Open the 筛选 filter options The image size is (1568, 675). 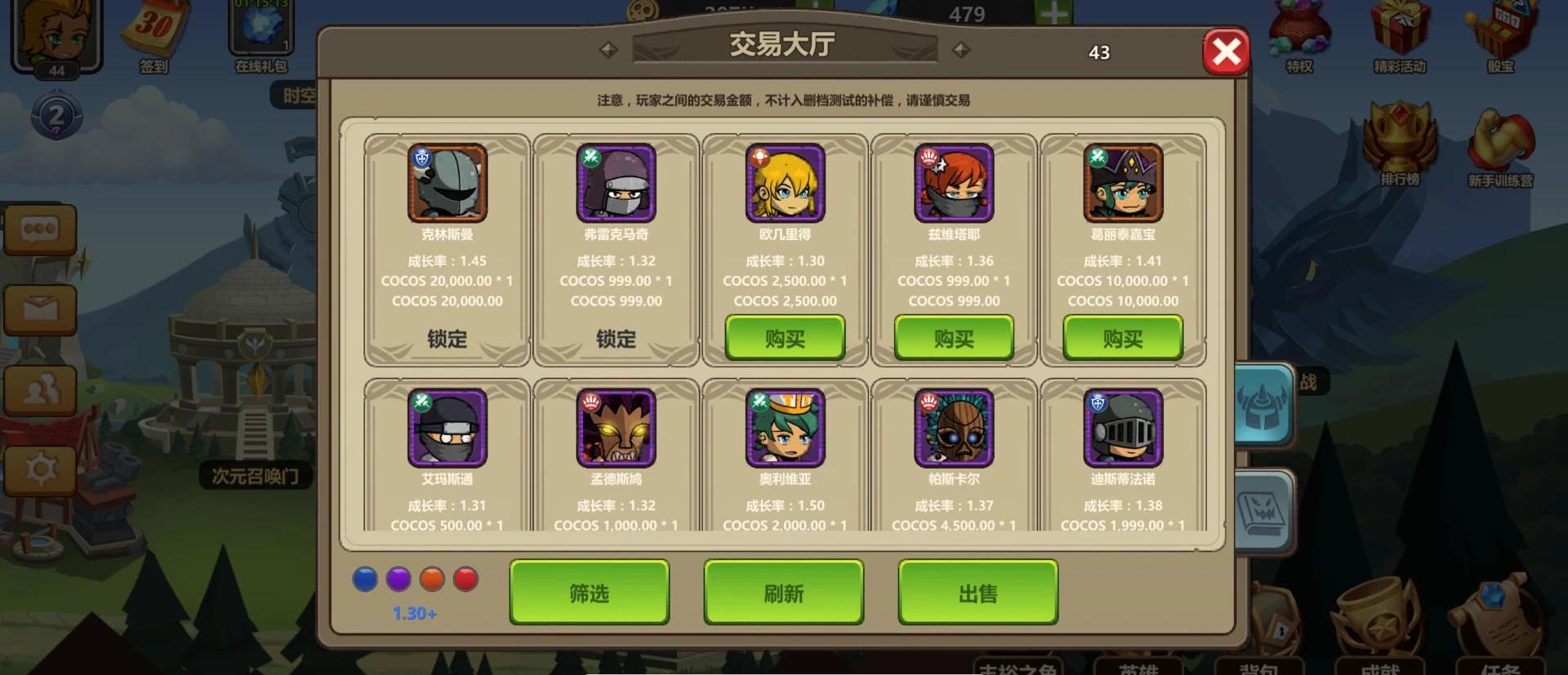click(589, 593)
